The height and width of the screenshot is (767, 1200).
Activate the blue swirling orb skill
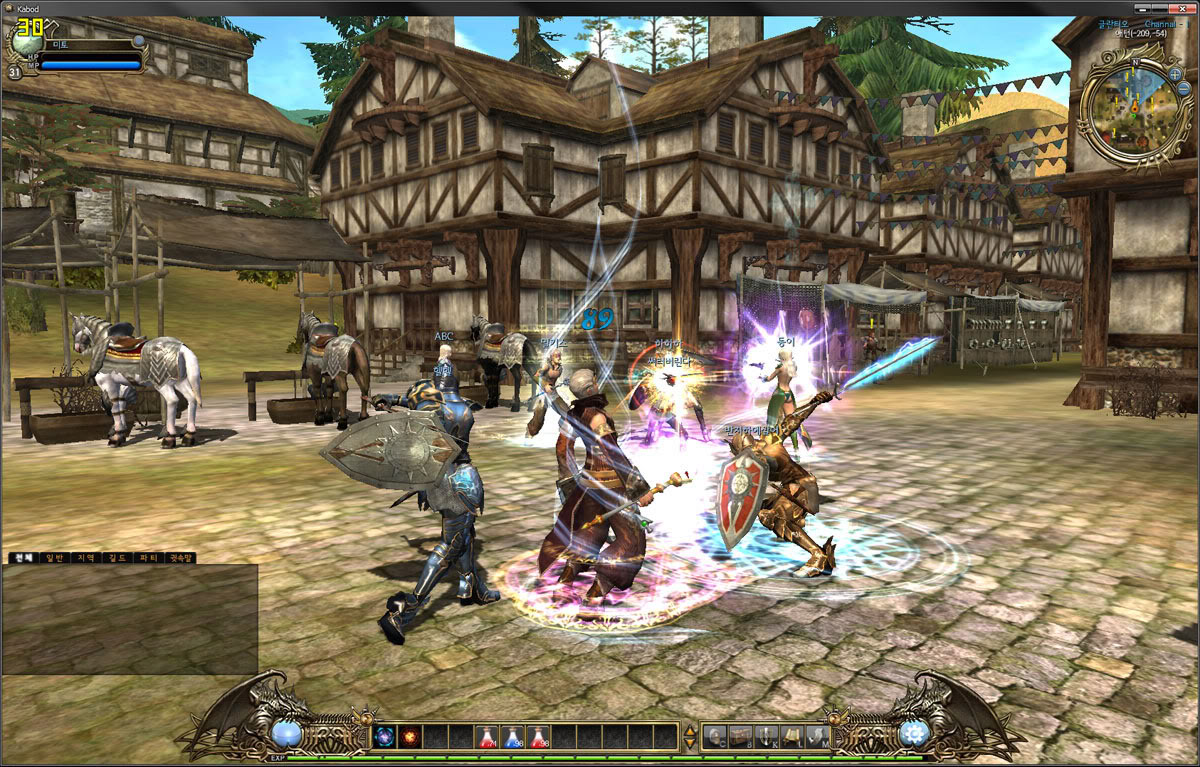385,737
